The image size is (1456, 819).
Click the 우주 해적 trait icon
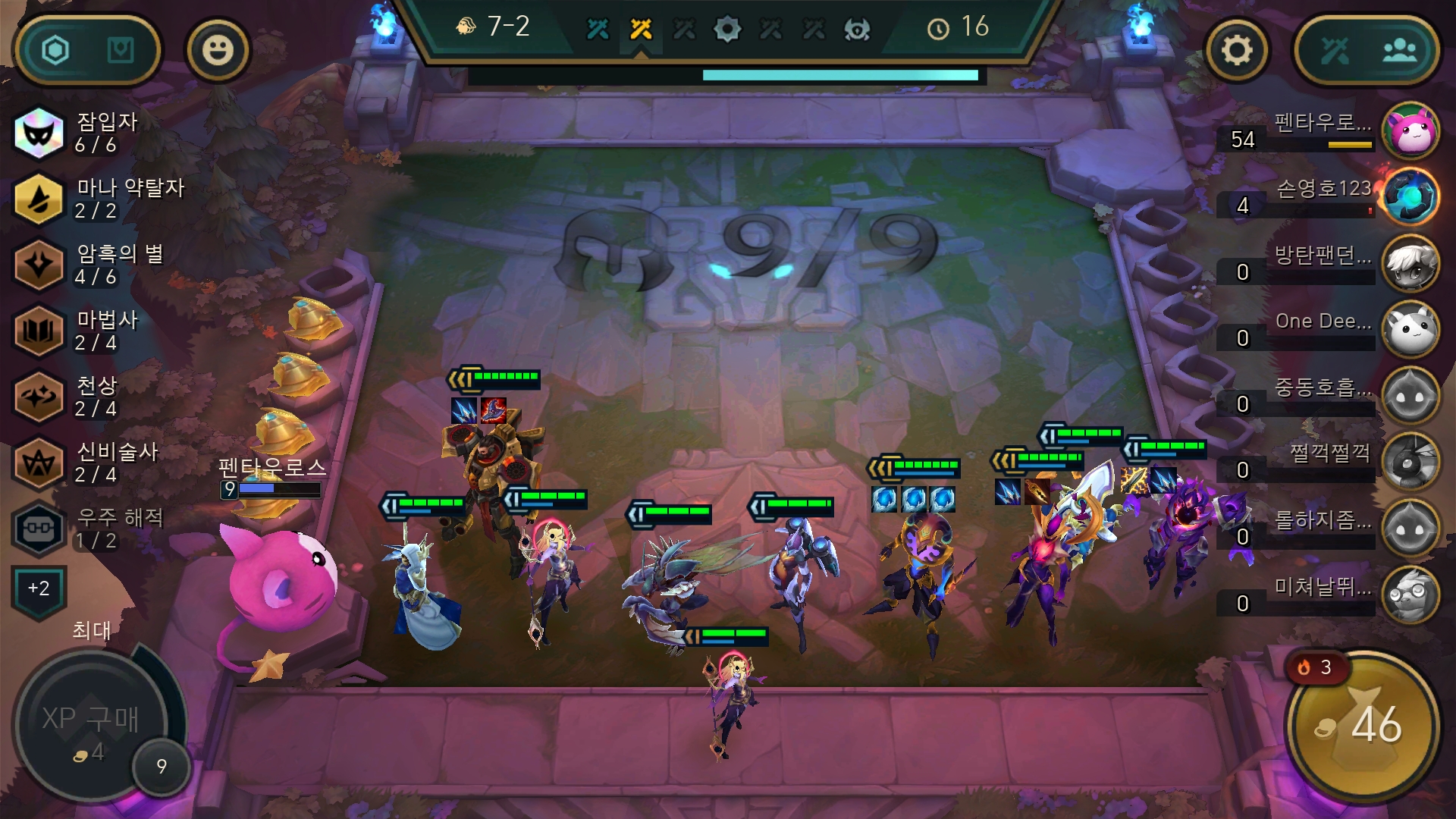pos(39,529)
